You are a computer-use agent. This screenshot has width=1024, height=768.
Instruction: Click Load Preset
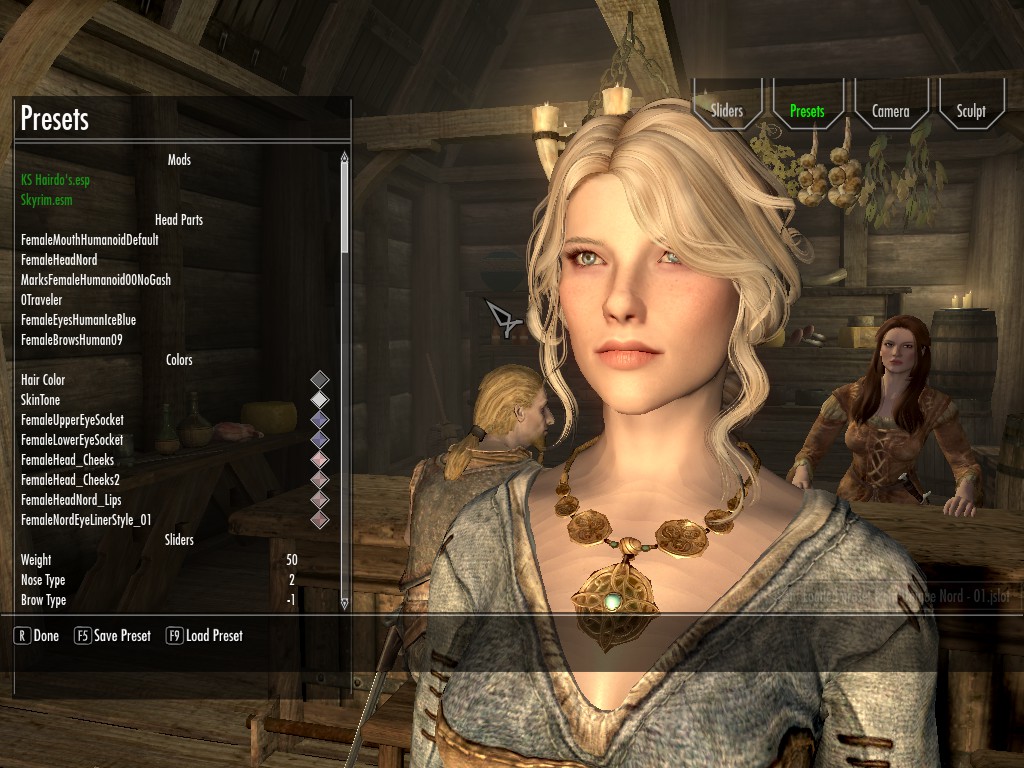point(205,636)
